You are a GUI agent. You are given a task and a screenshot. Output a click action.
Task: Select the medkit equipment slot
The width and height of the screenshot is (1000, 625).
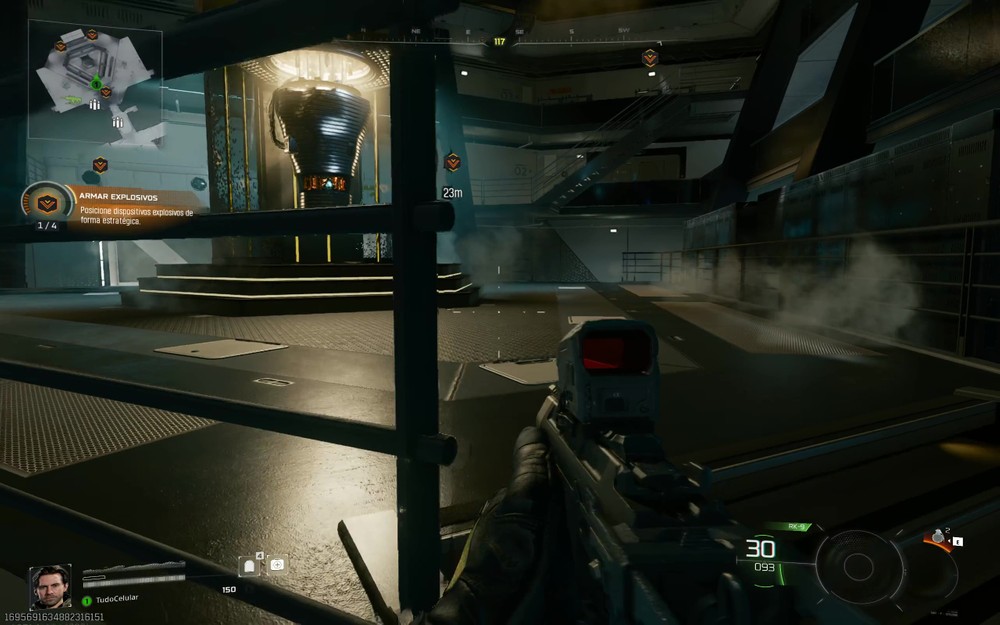[277, 566]
